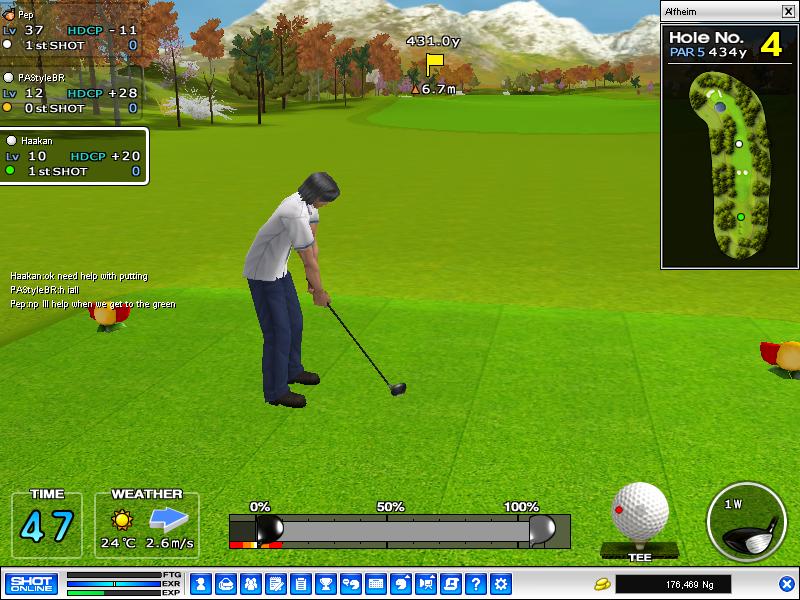Open the notepad with pencil icon

click(276, 583)
